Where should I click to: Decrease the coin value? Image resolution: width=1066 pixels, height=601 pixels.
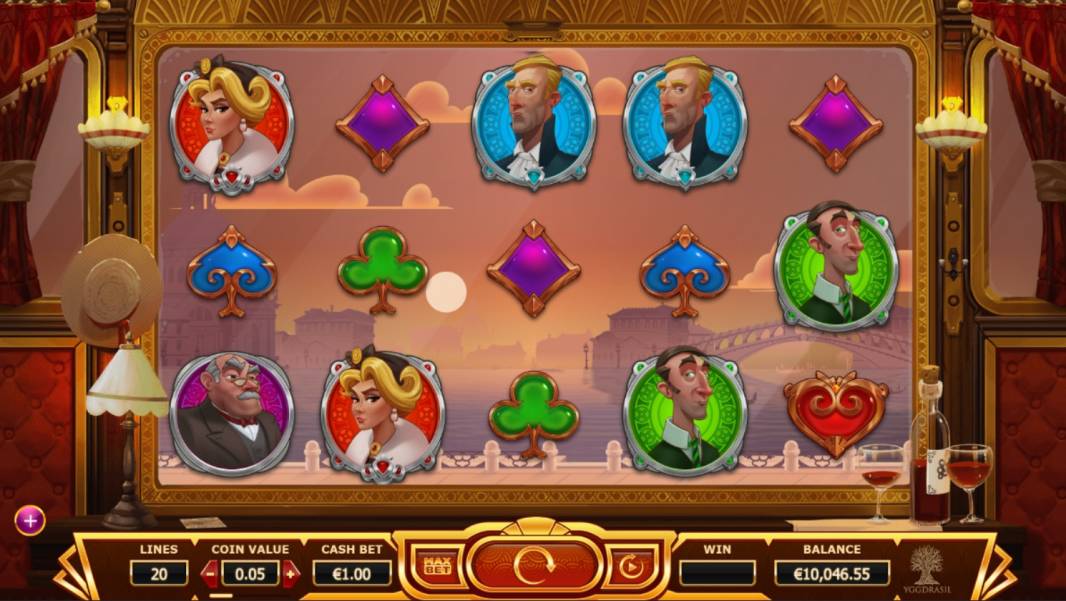210,573
